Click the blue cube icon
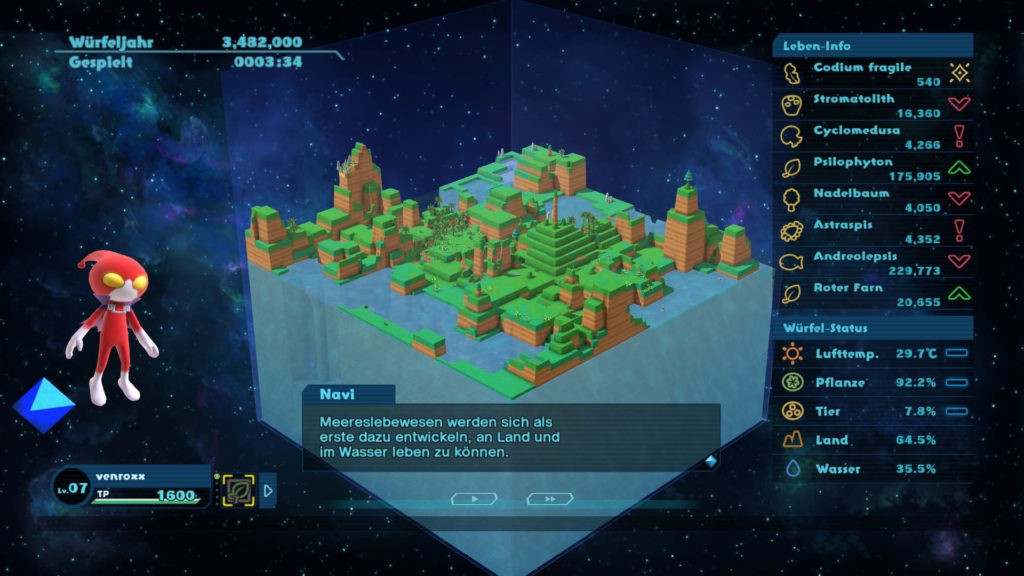1024x576 pixels. click(43, 404)
